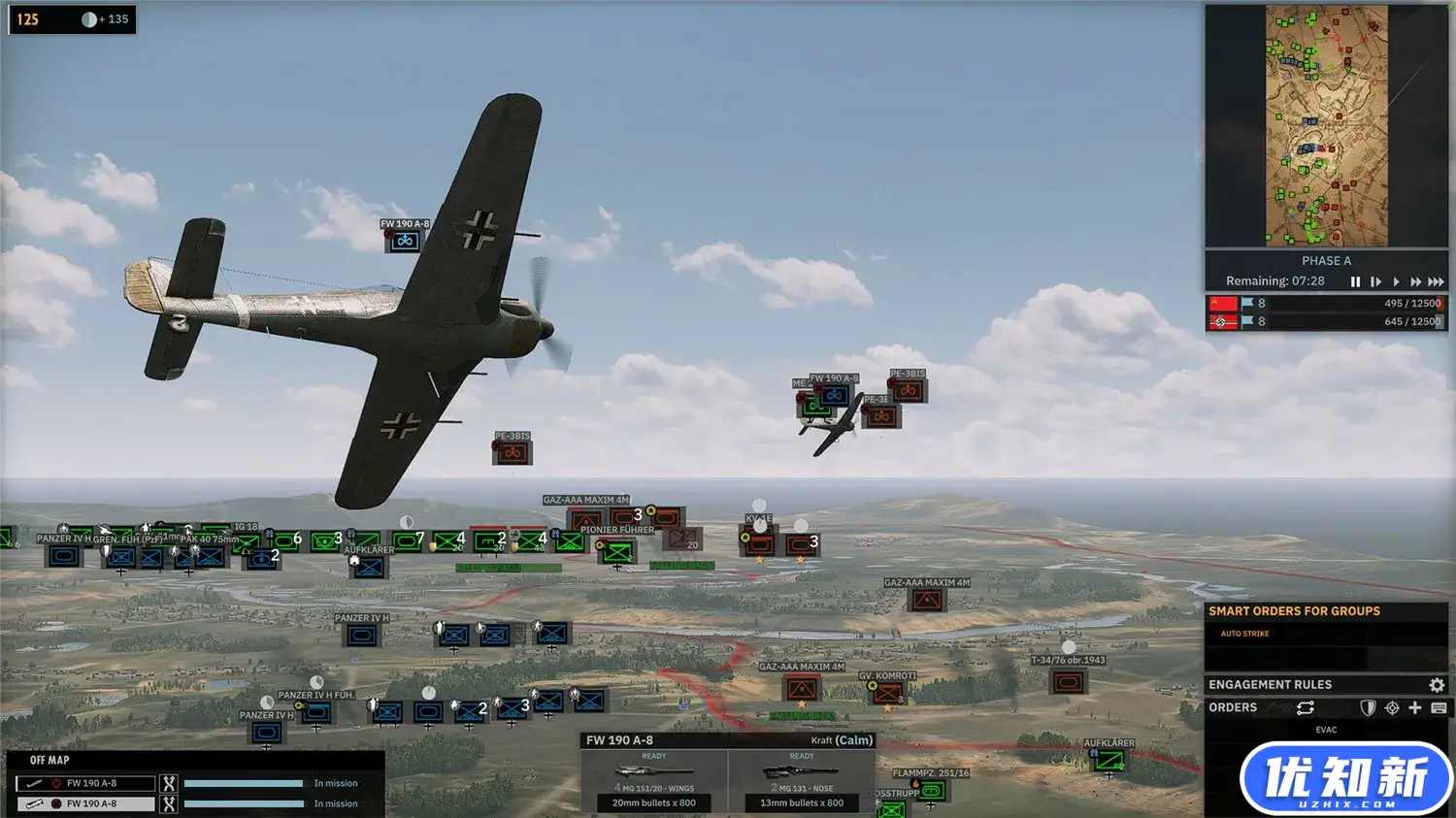Issue the EVAC order in the Orders panel
The height and width of the screenshot is (818, 1456).
click(x=1326, y=729)
